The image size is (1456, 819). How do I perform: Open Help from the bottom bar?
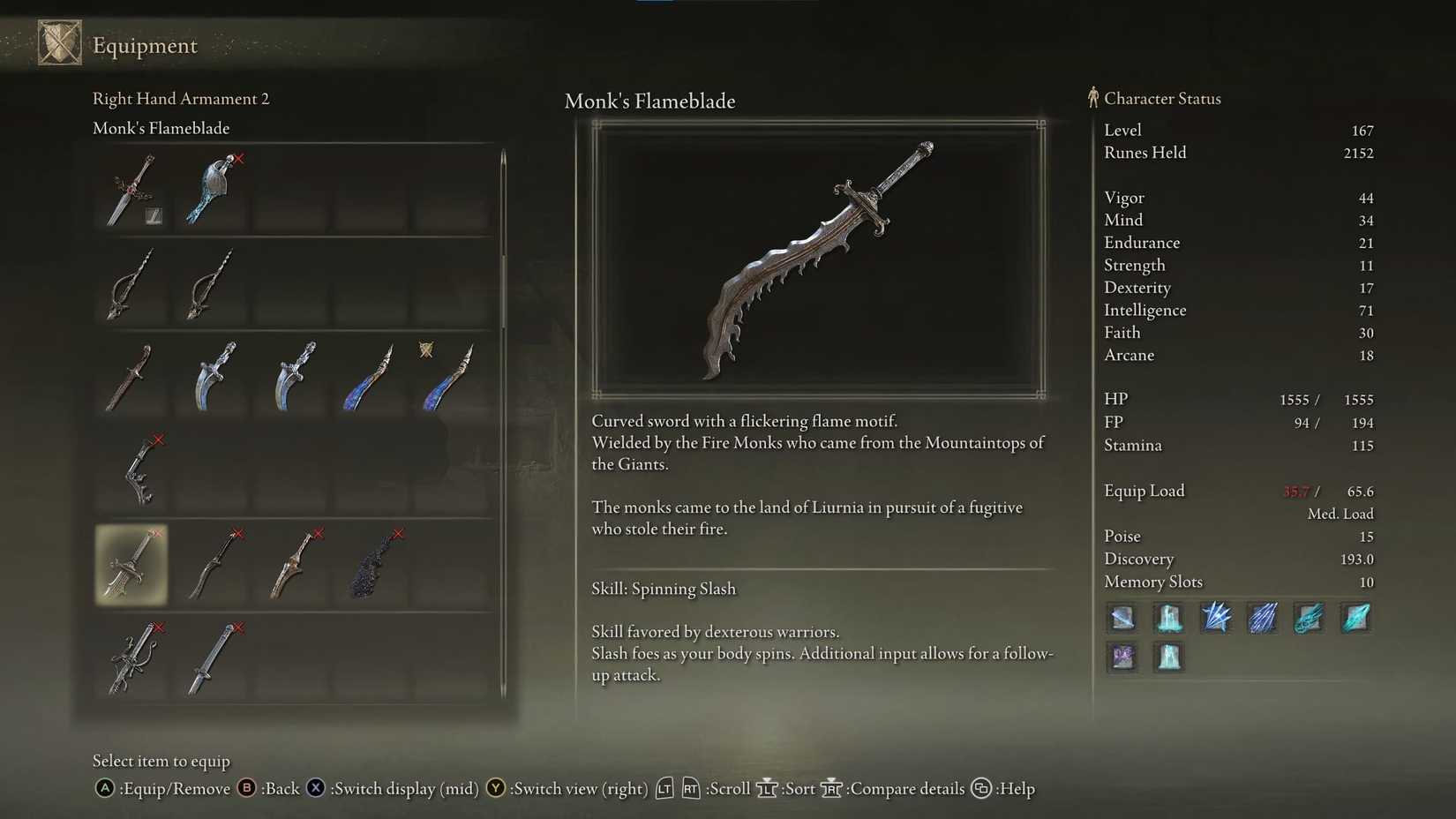(x=982, y=788)
